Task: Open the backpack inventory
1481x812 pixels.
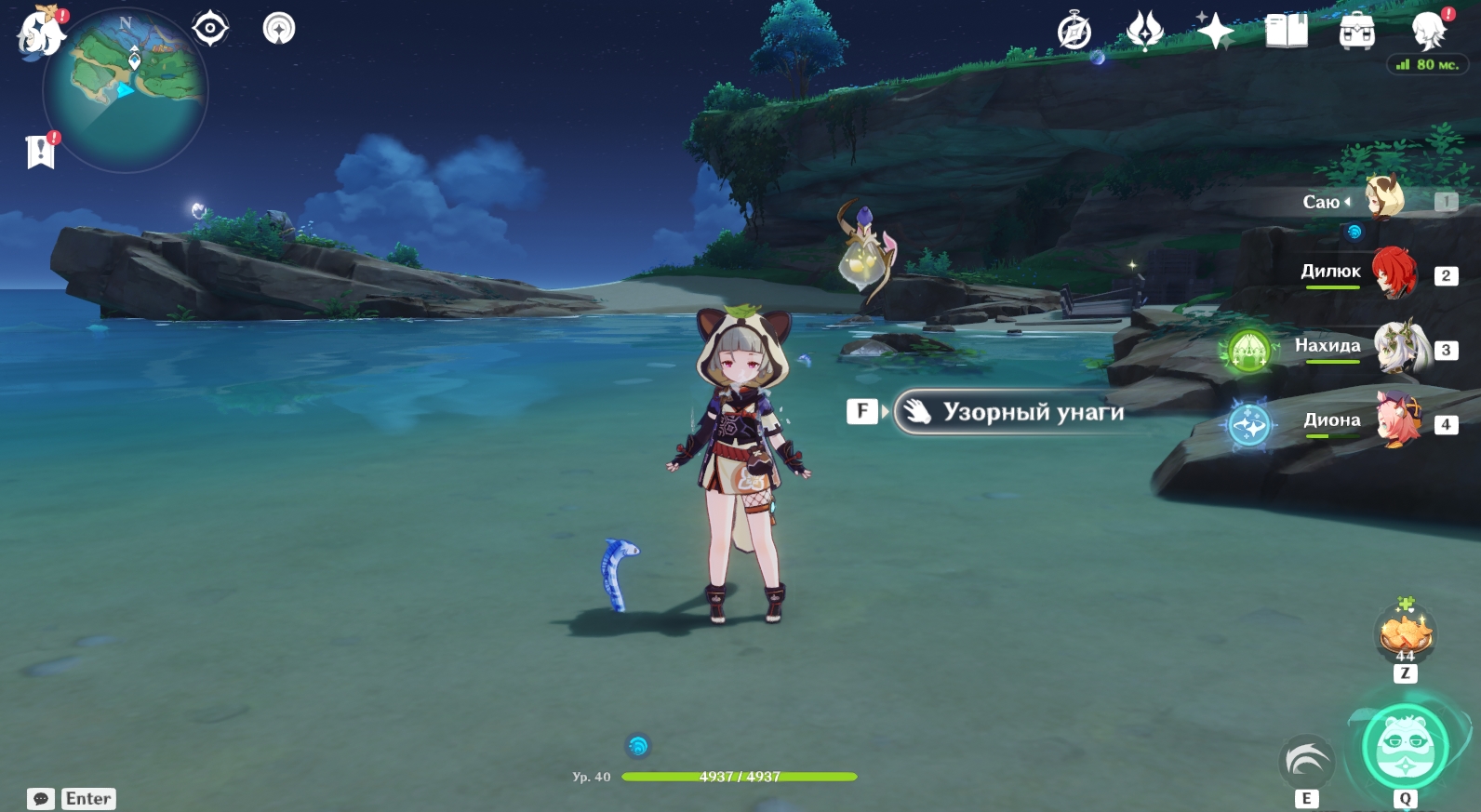Action: 1356,32
